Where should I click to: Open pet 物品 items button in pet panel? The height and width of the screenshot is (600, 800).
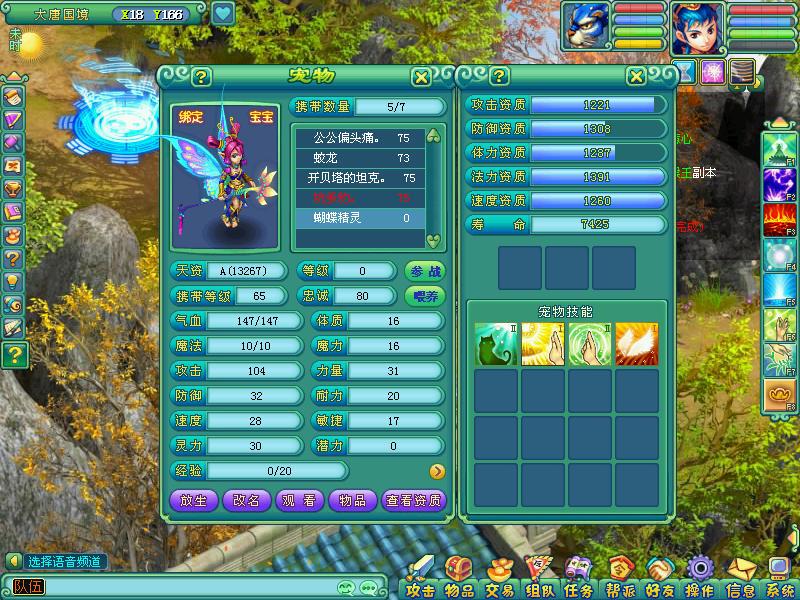click(x=352, y=500)
